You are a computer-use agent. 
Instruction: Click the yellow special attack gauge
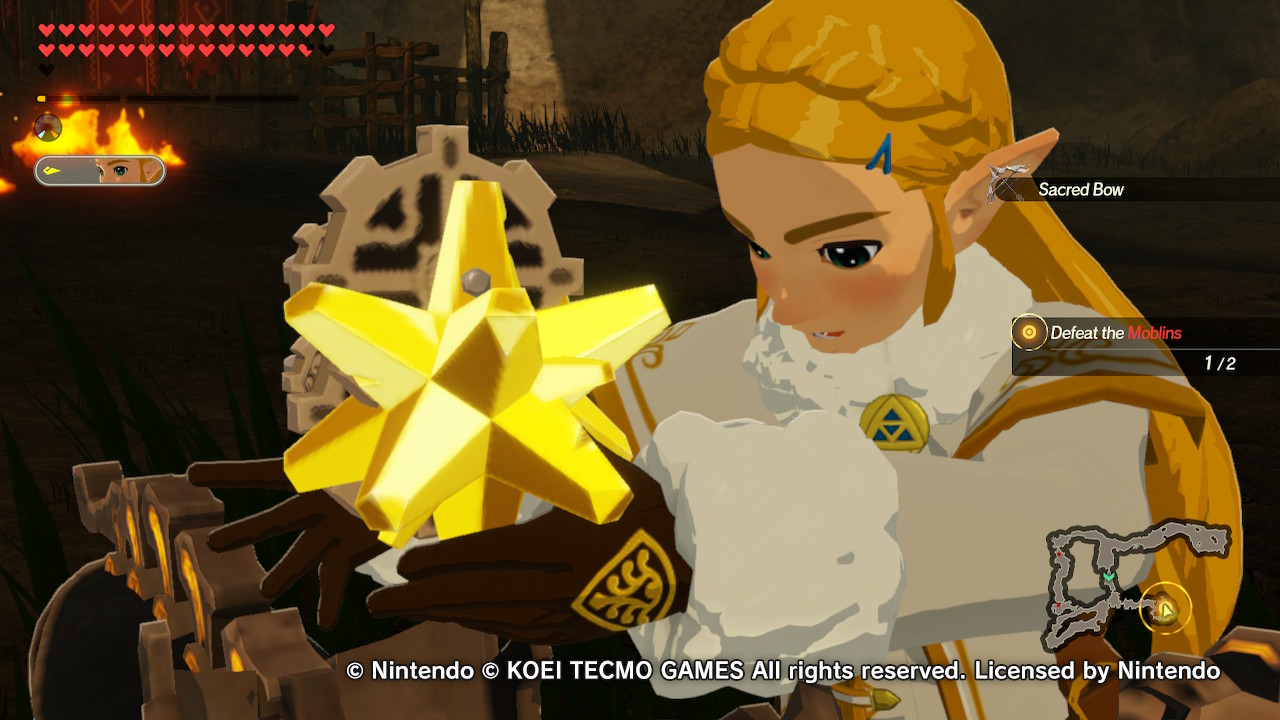click(42, 97)
